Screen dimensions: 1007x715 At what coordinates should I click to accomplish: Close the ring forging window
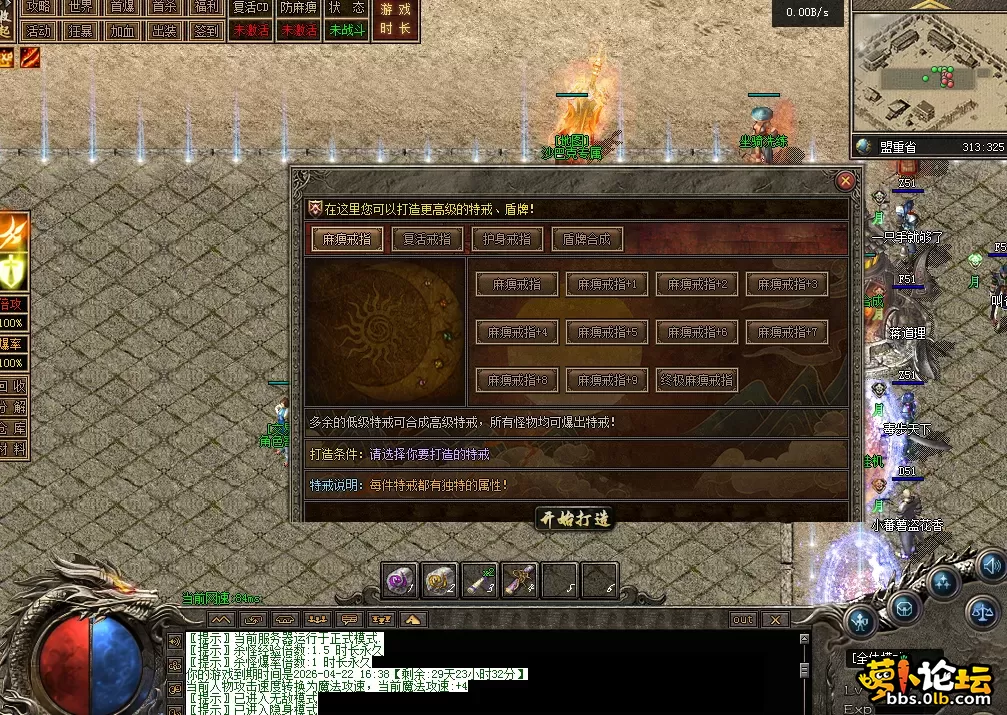point(845,181)
